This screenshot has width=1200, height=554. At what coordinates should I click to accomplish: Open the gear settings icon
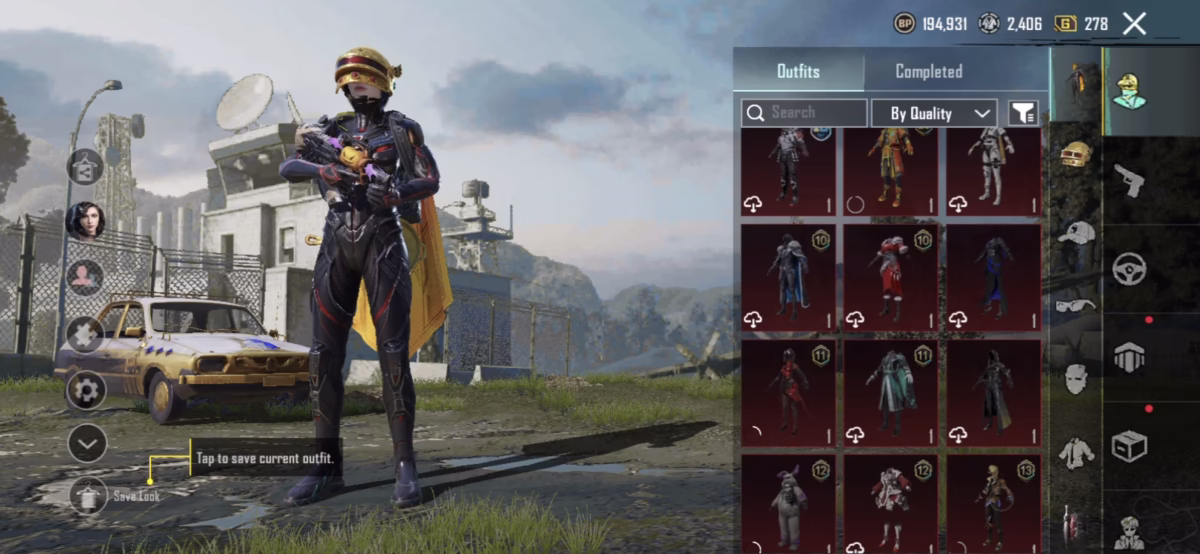(x=87, y=390)
